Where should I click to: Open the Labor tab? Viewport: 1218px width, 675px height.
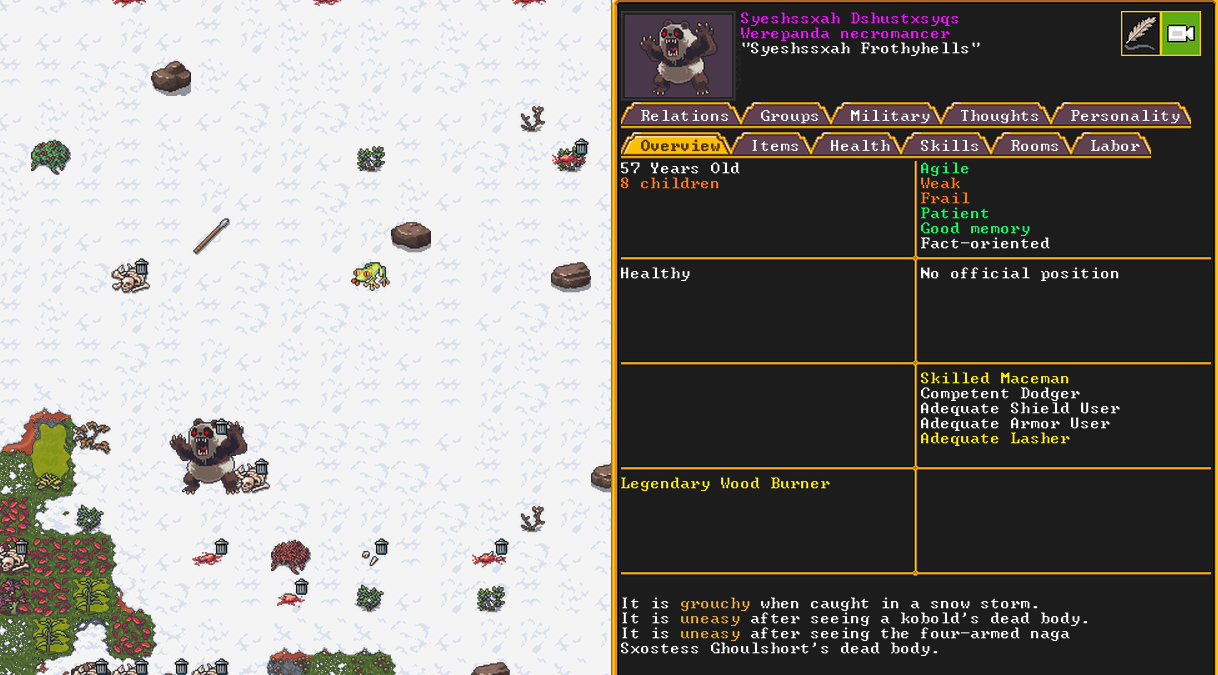click(1114, 146)
